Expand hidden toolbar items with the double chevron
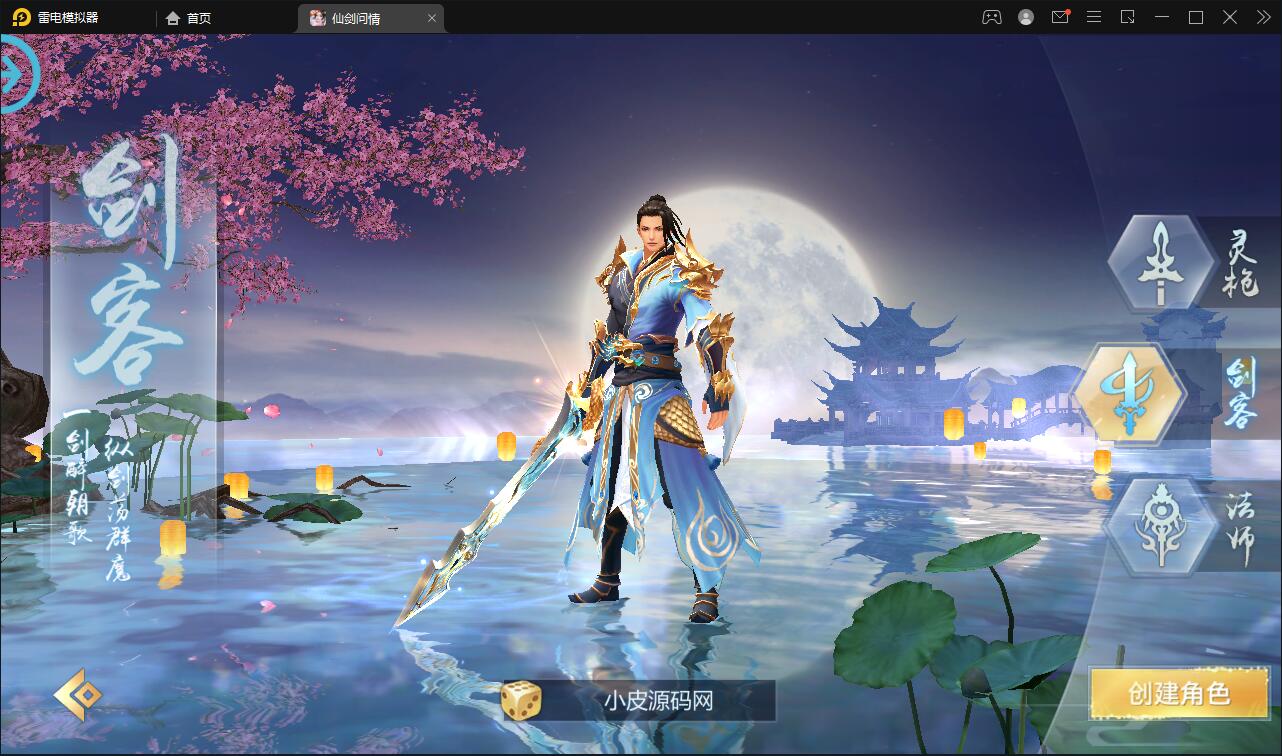The height and width of the screenshot is (756, 1282). tap(1265, 17)
